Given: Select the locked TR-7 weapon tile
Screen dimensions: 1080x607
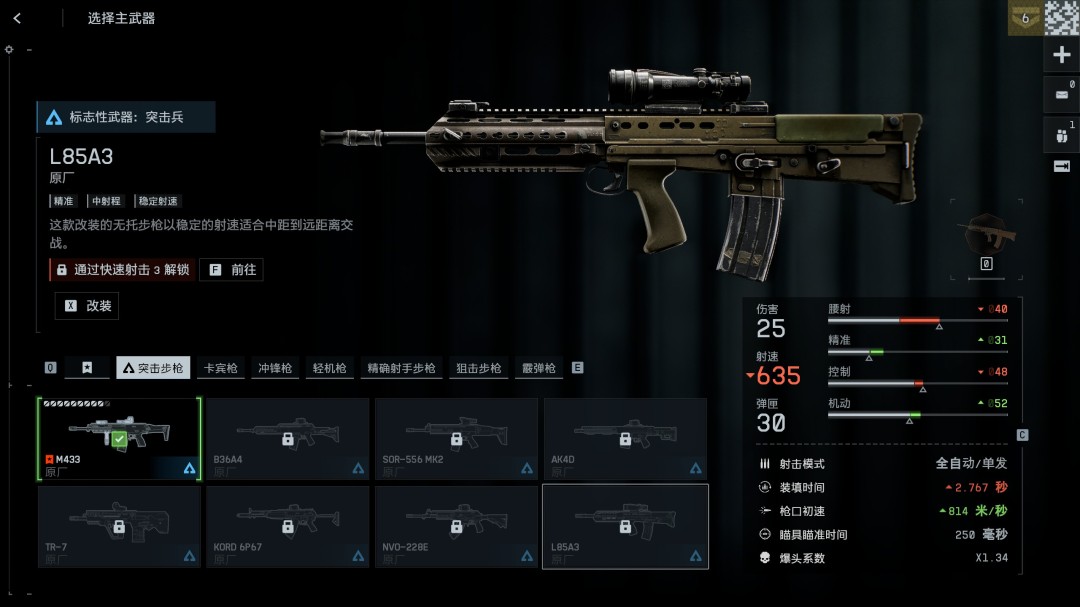Looking at the screenshot, I should pos(119,526).
